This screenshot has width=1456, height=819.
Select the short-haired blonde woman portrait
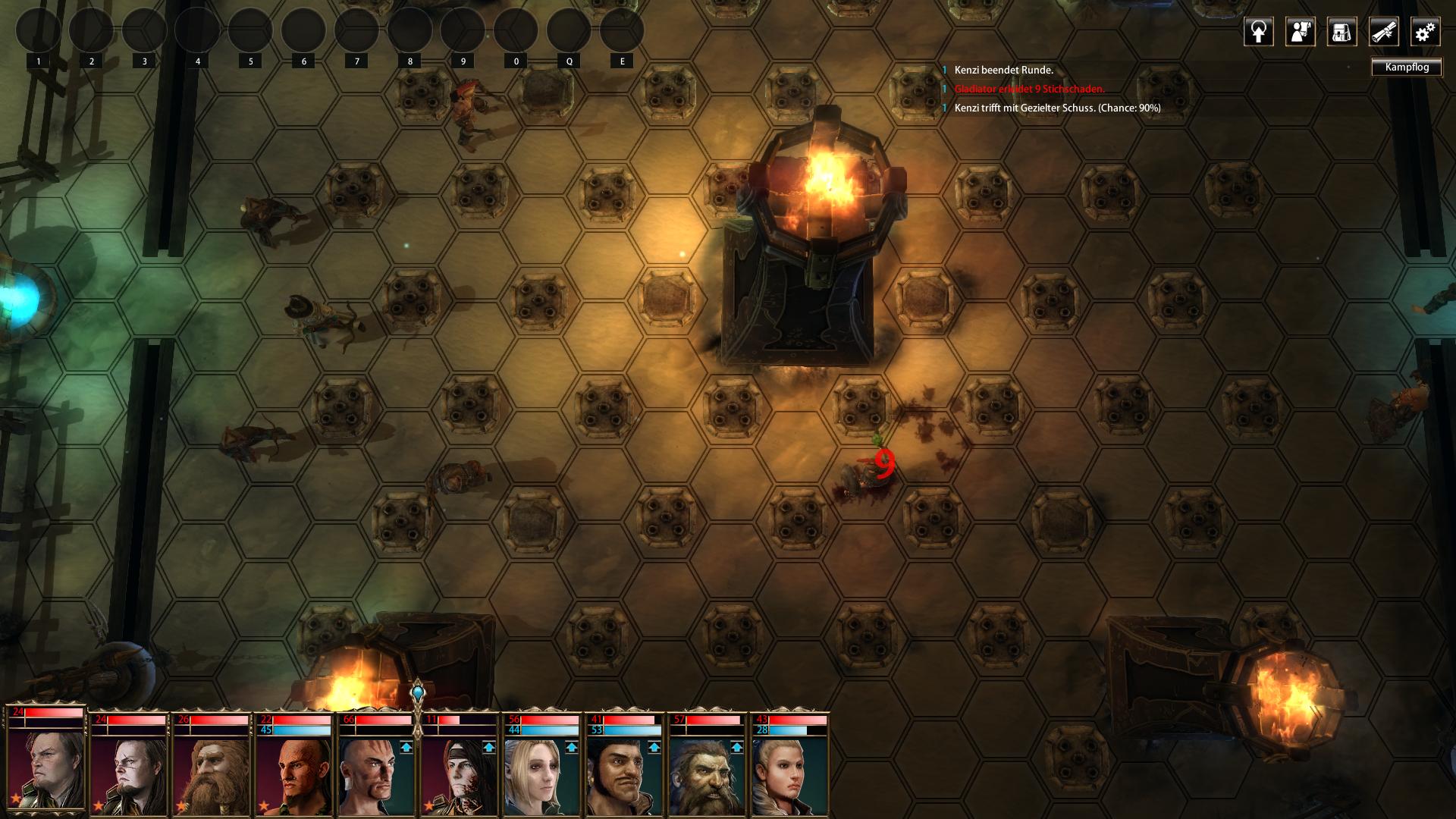pos(787,775)
